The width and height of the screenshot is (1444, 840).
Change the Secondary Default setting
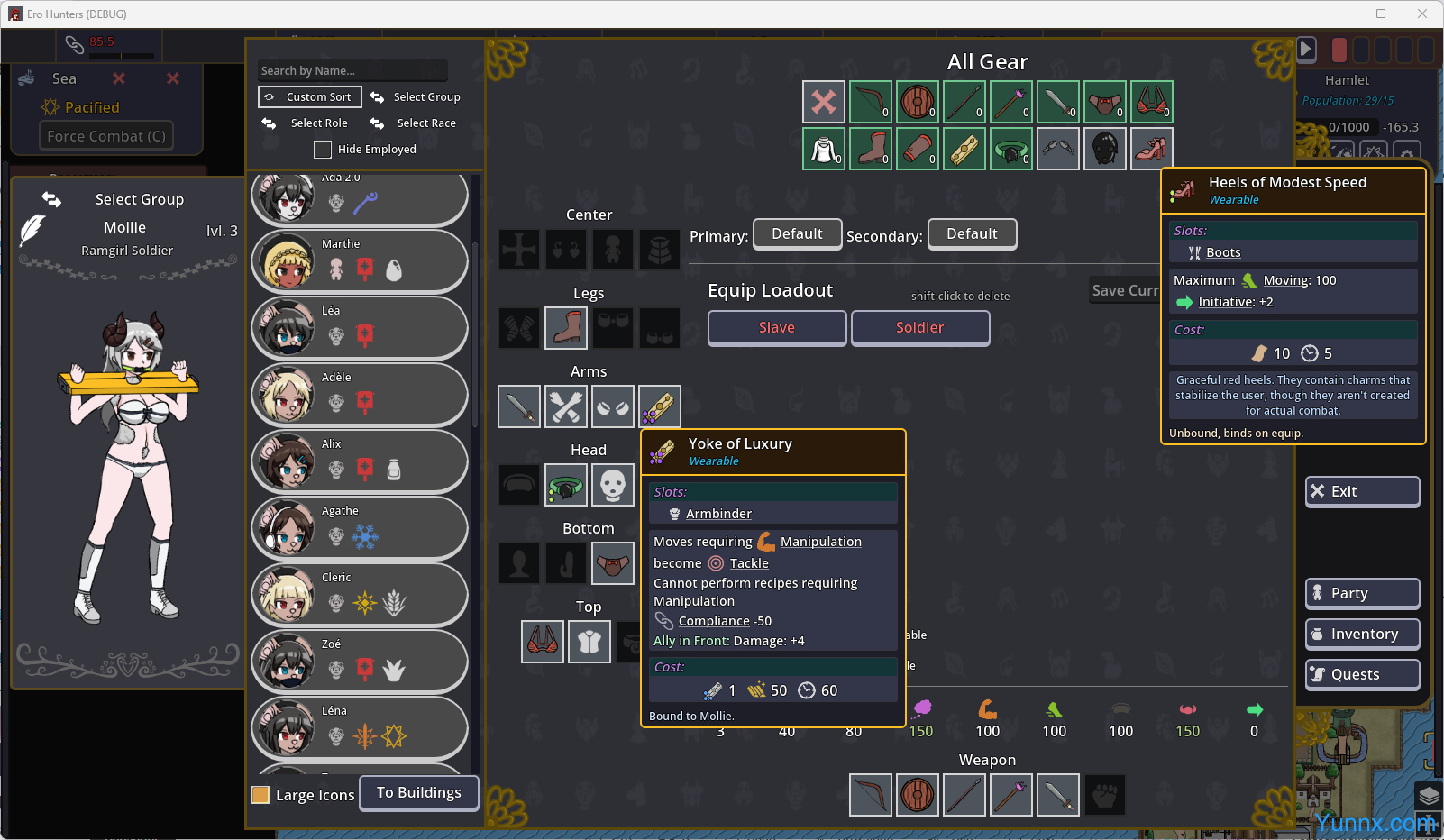coord(972,234)
